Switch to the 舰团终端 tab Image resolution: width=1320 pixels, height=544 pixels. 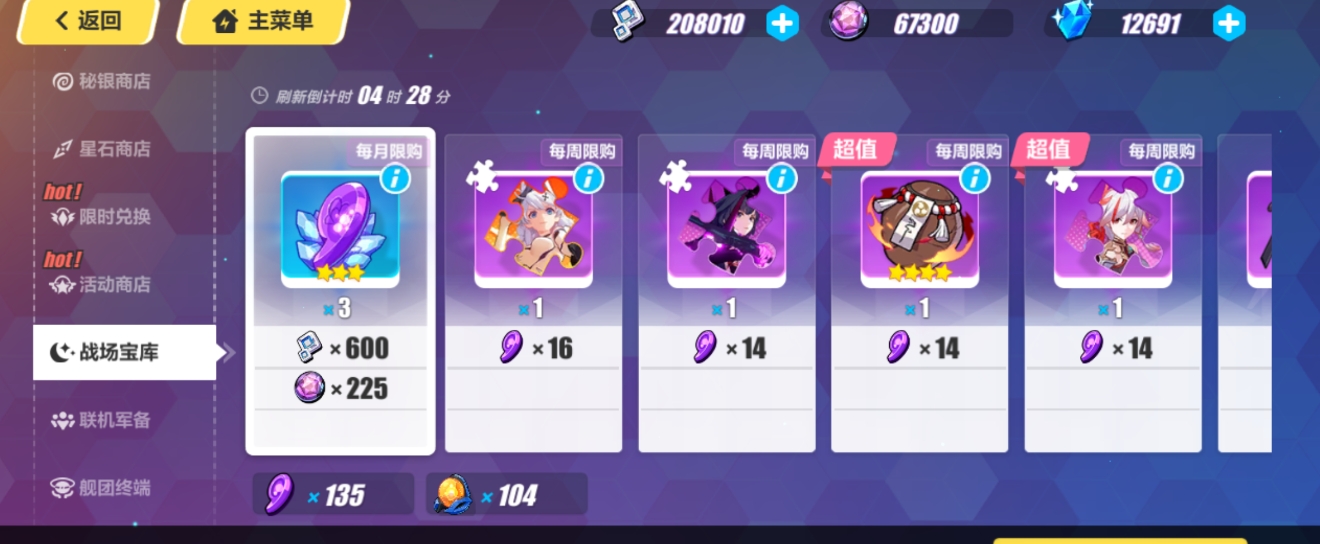coord(114,488)
